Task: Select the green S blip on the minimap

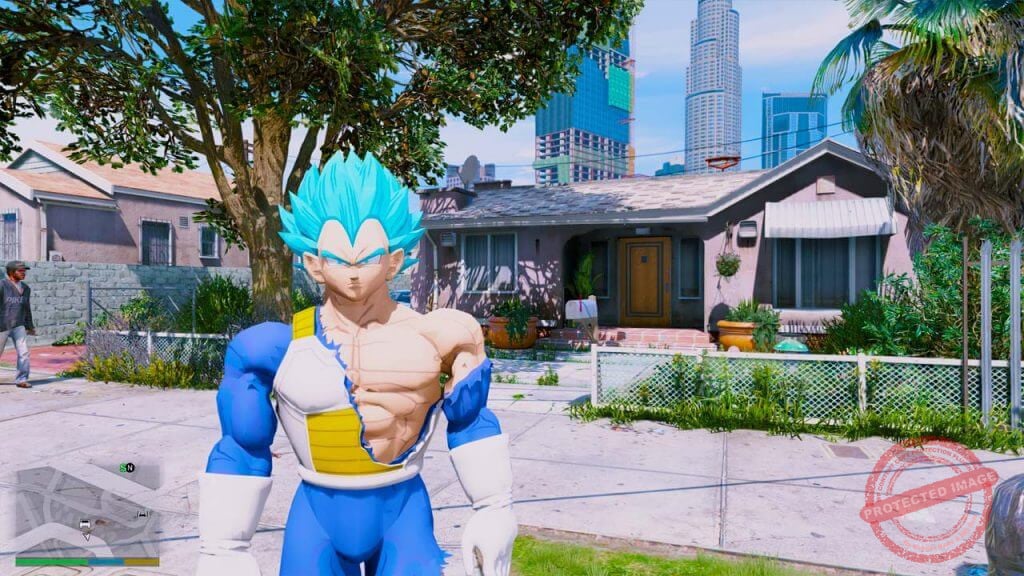Action: 123,468
